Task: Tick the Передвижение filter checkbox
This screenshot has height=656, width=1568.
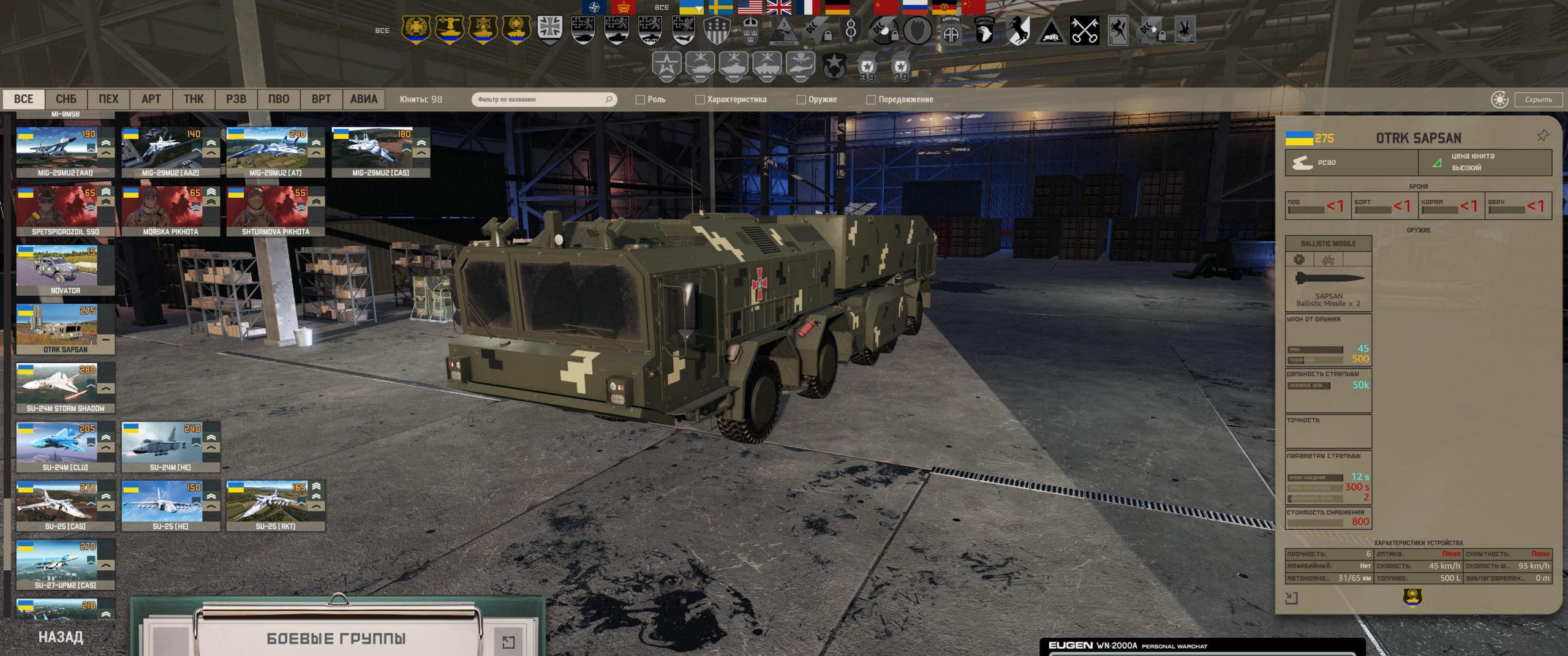Action: click(x=871, y=100)
